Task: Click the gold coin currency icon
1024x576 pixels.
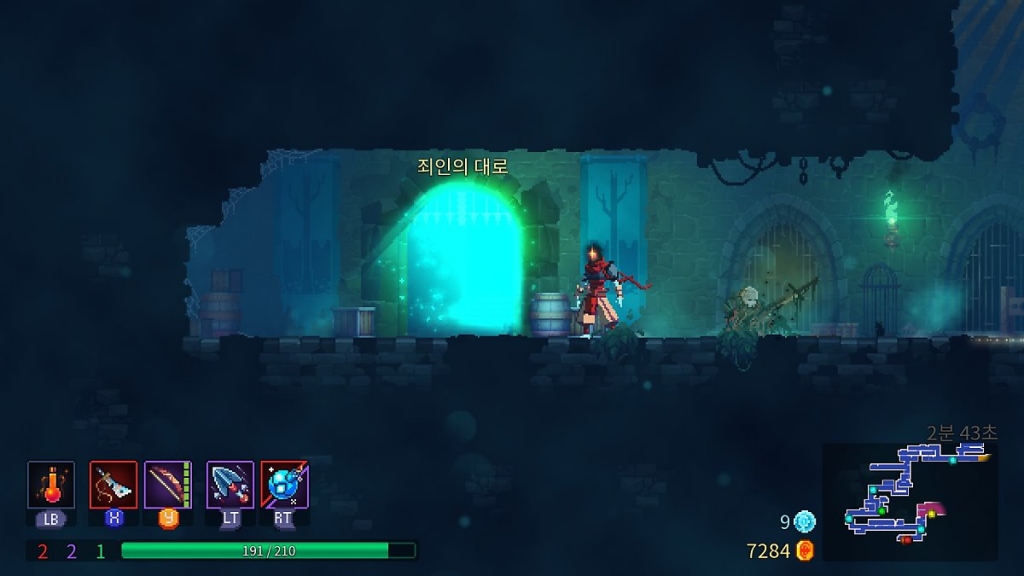Action: click(x=805, y=550)
